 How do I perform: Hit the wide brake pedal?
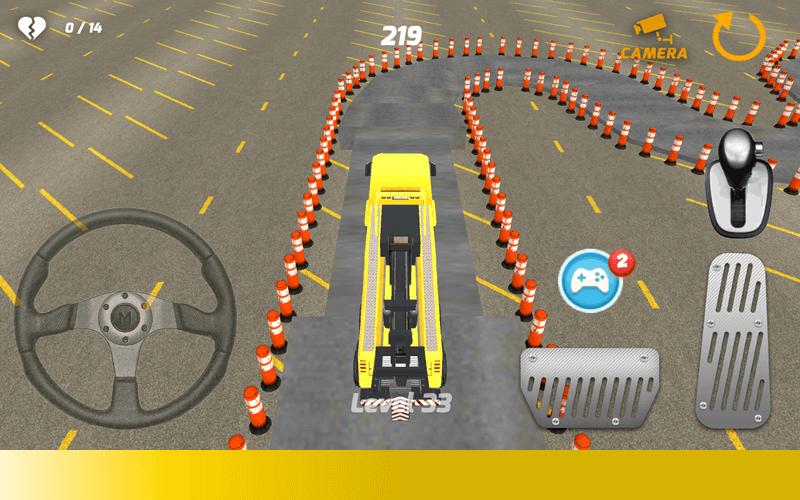pos(589,388)
